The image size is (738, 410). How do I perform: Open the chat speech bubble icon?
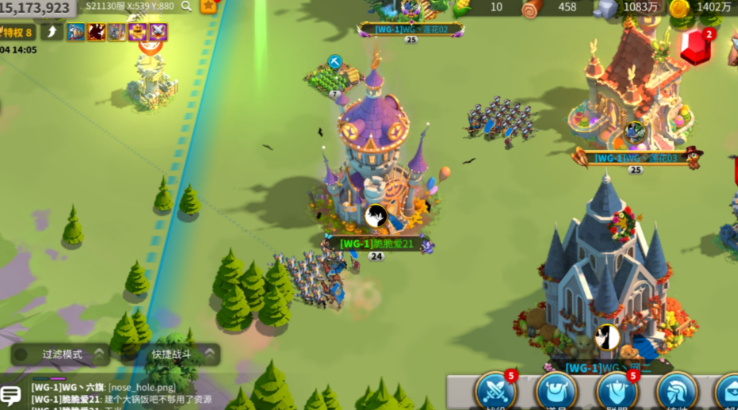(x=11, y=394)
